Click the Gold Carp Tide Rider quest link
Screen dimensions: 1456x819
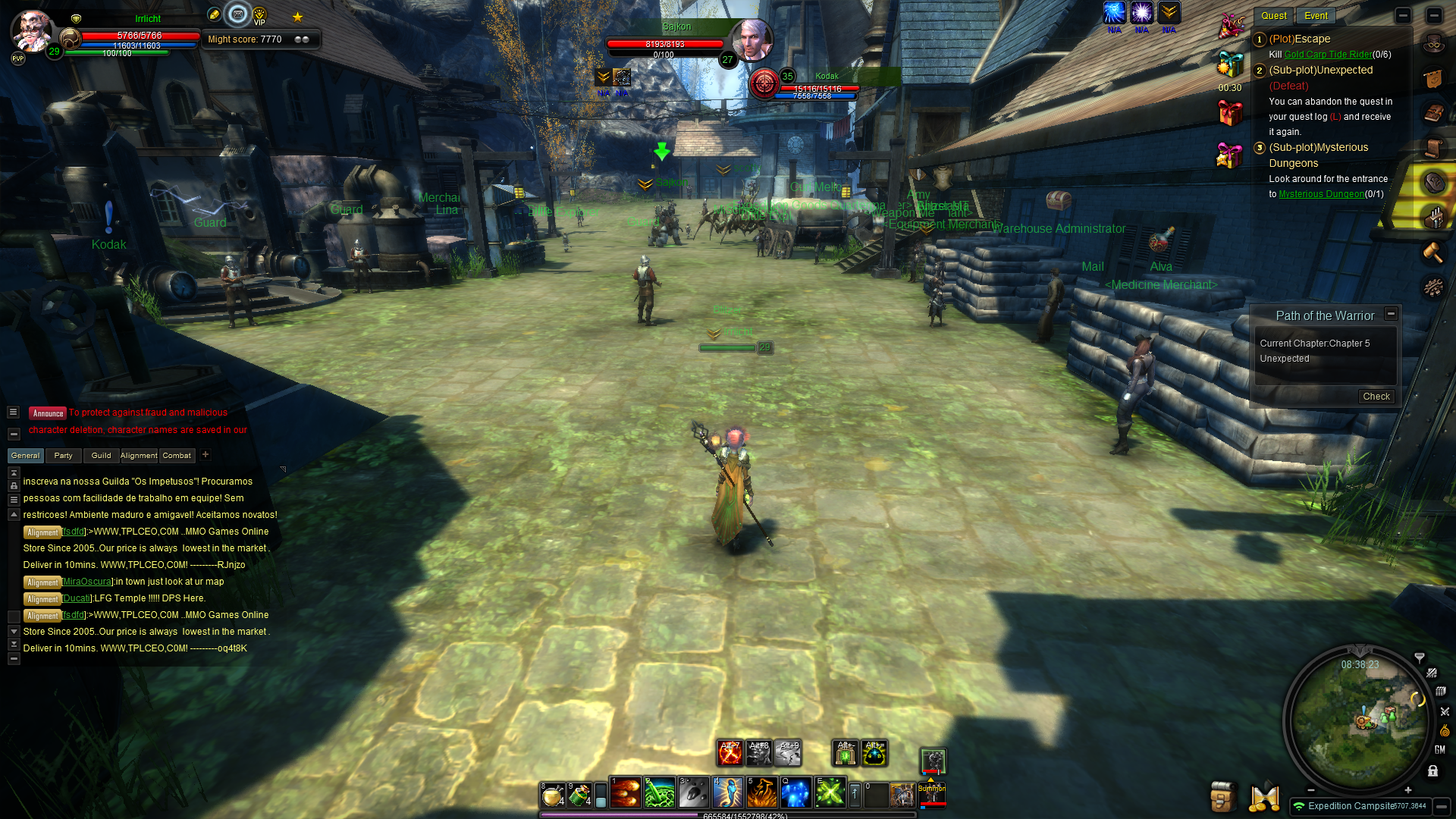pos(1328,55)
